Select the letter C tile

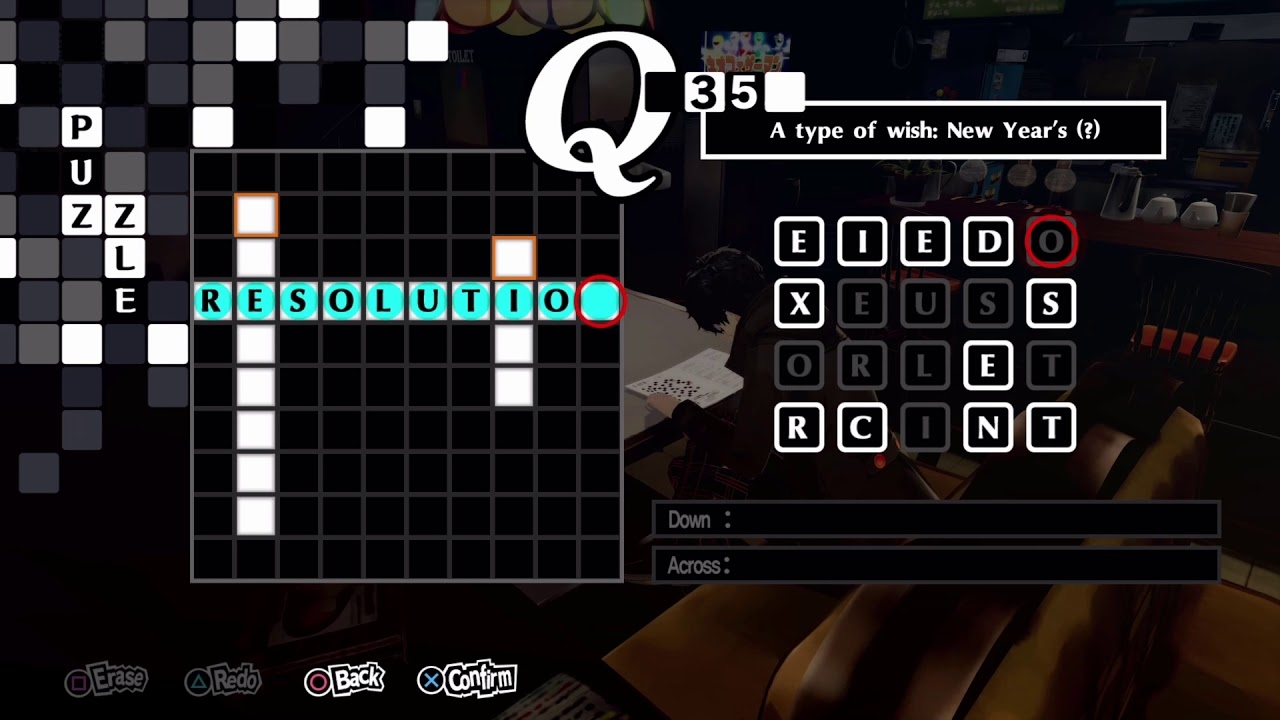pyautogui.click(x=862, y=428)
